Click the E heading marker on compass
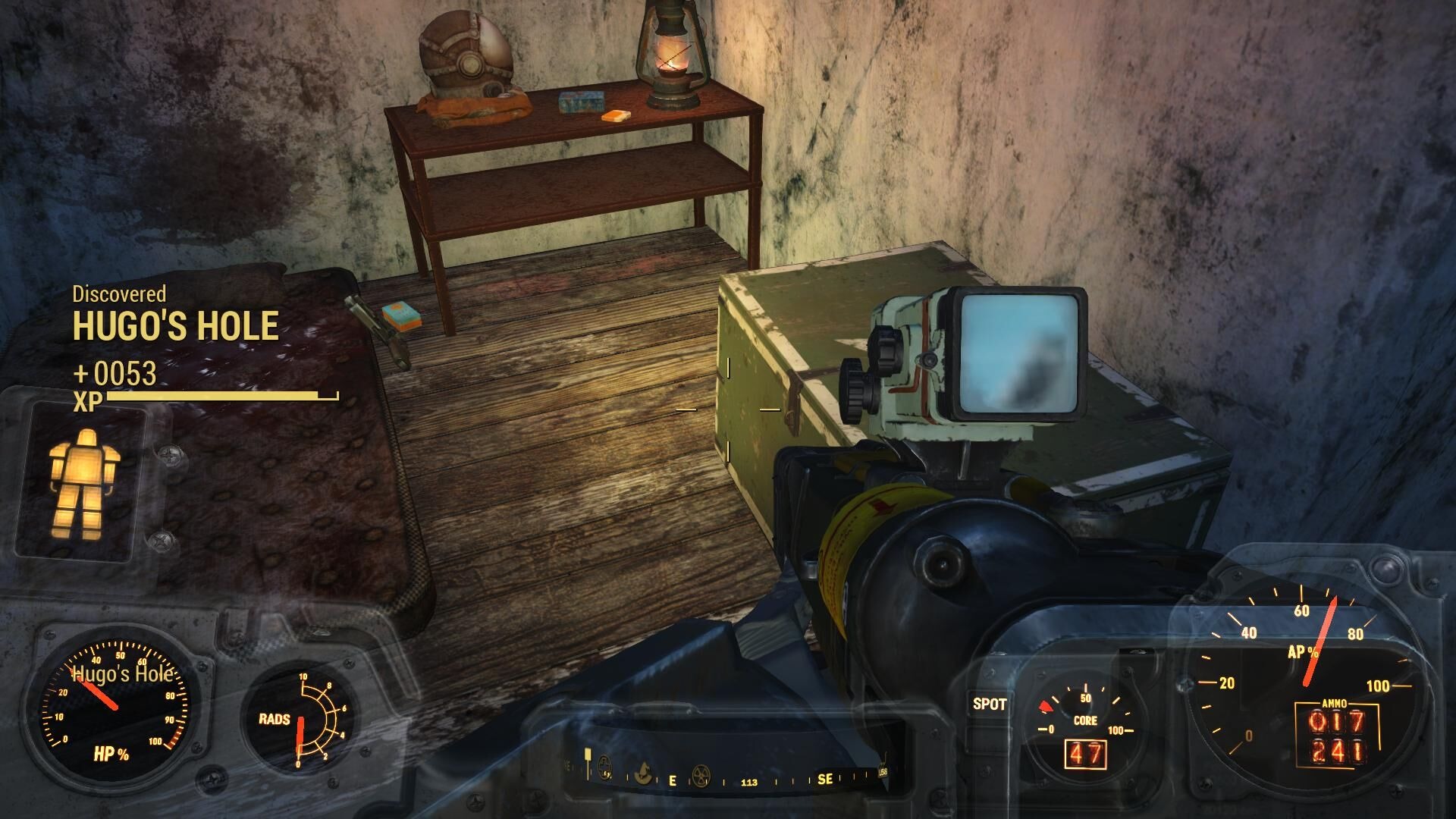1456x819 pixels. click(672, 780)
